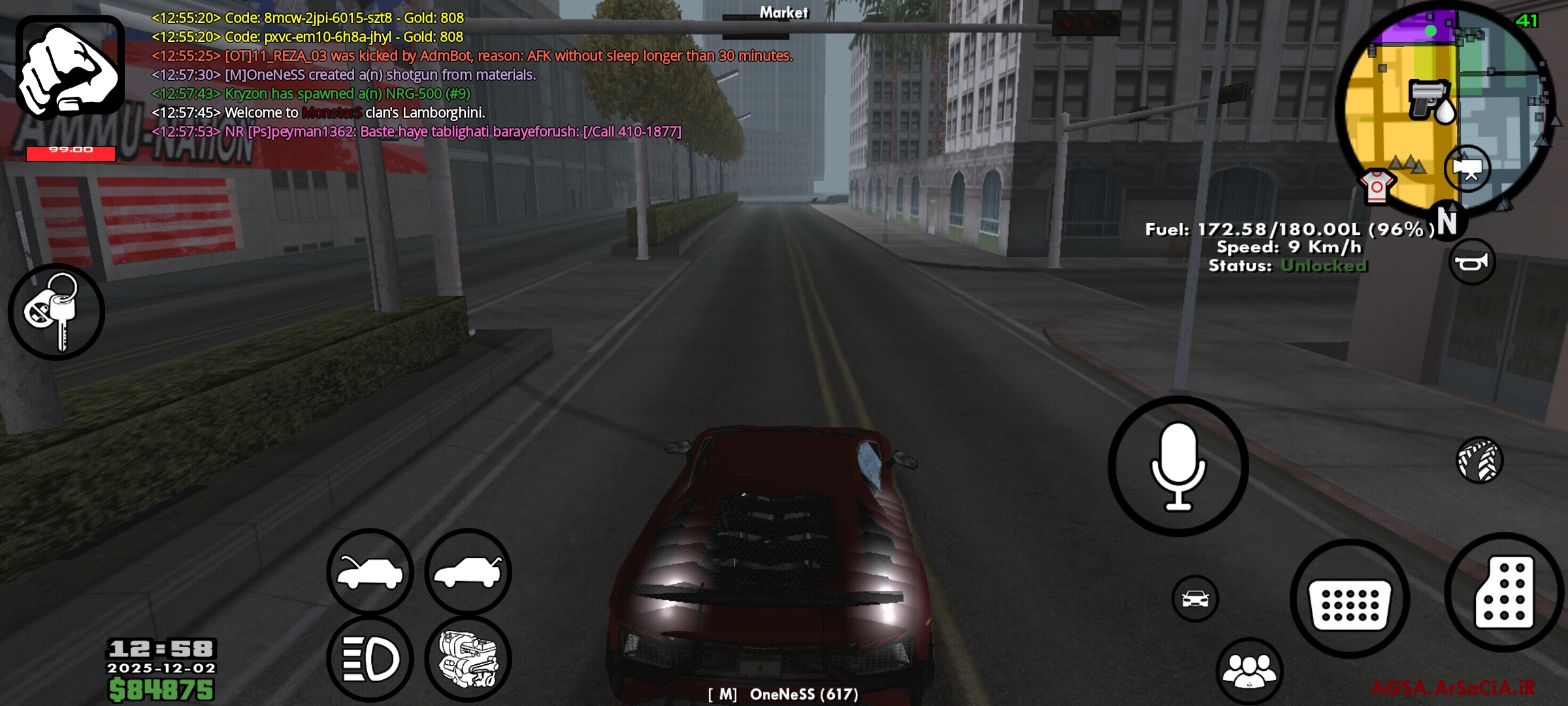1568x706 pixels.
Task: Click the $84875 money counter
Action: pos(161,688)
